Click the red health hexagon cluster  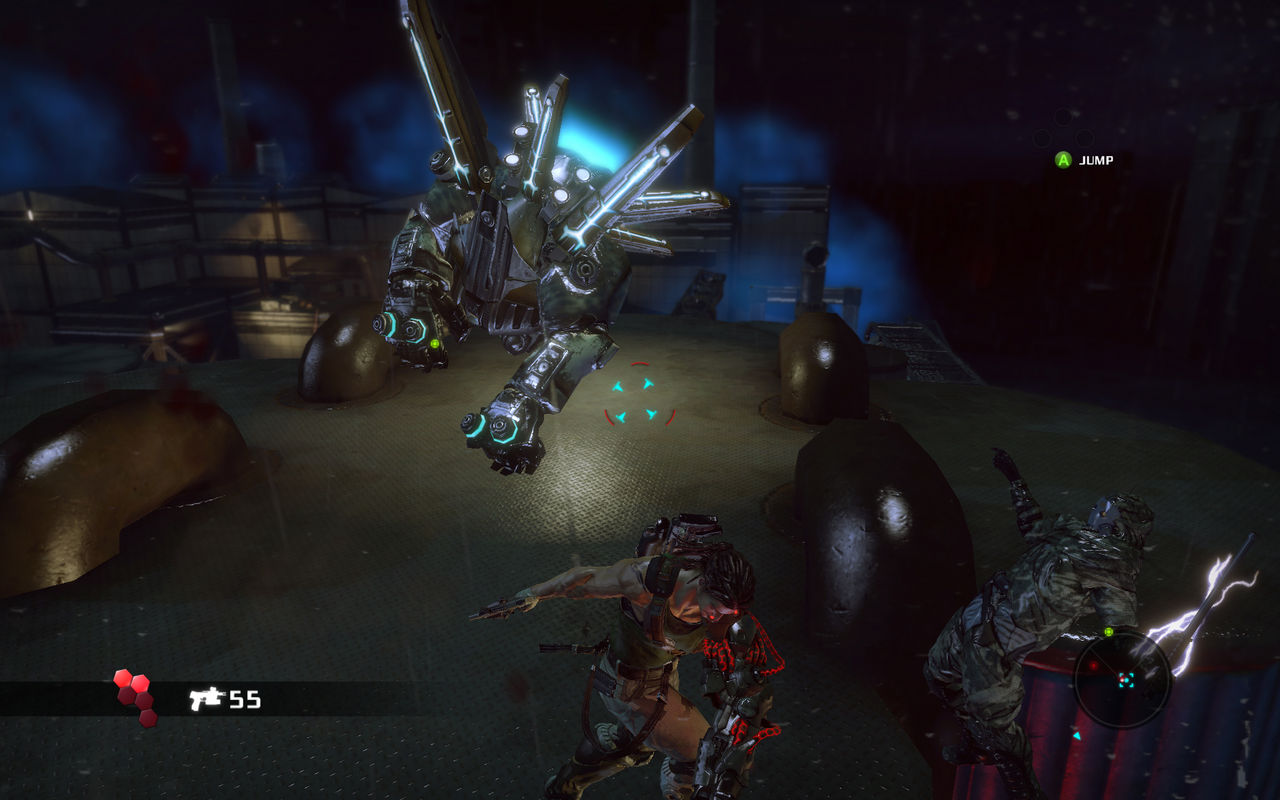135,696
